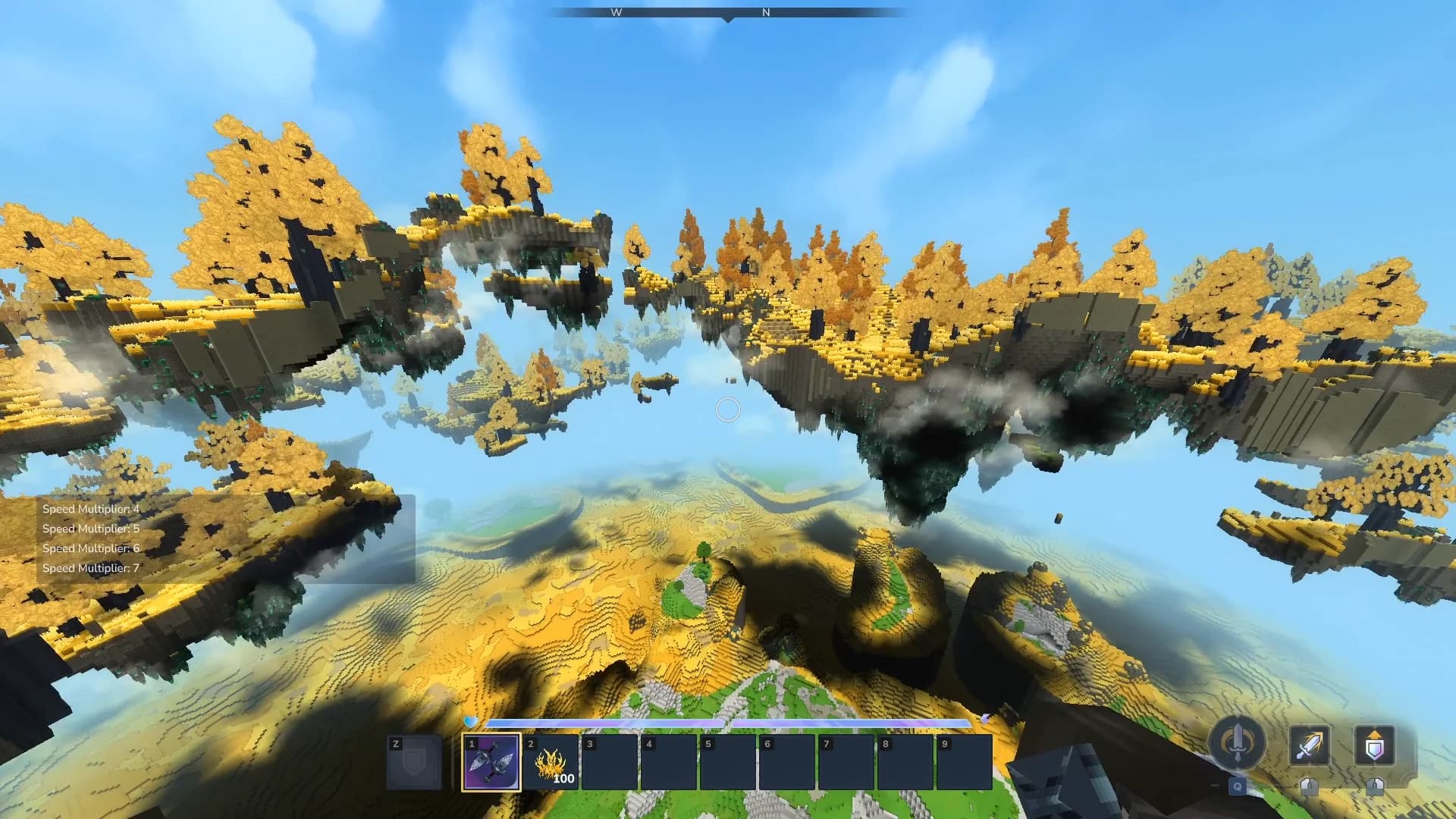Activate the round sword signature ability icon
Image resolution: width=1456 pixels, height=819 pixels.
point(1237,742)
